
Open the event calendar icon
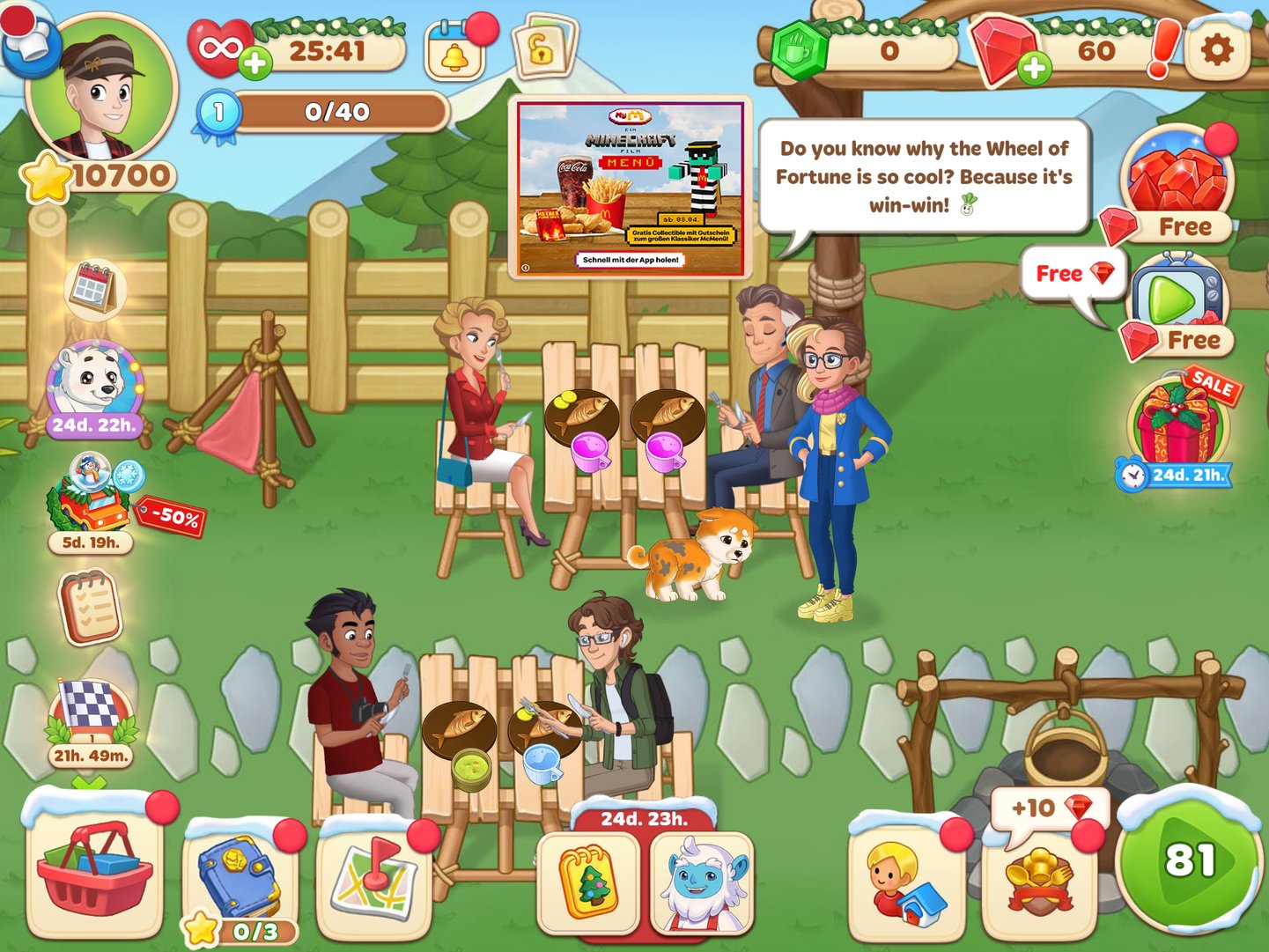click(x=94, y=291)
